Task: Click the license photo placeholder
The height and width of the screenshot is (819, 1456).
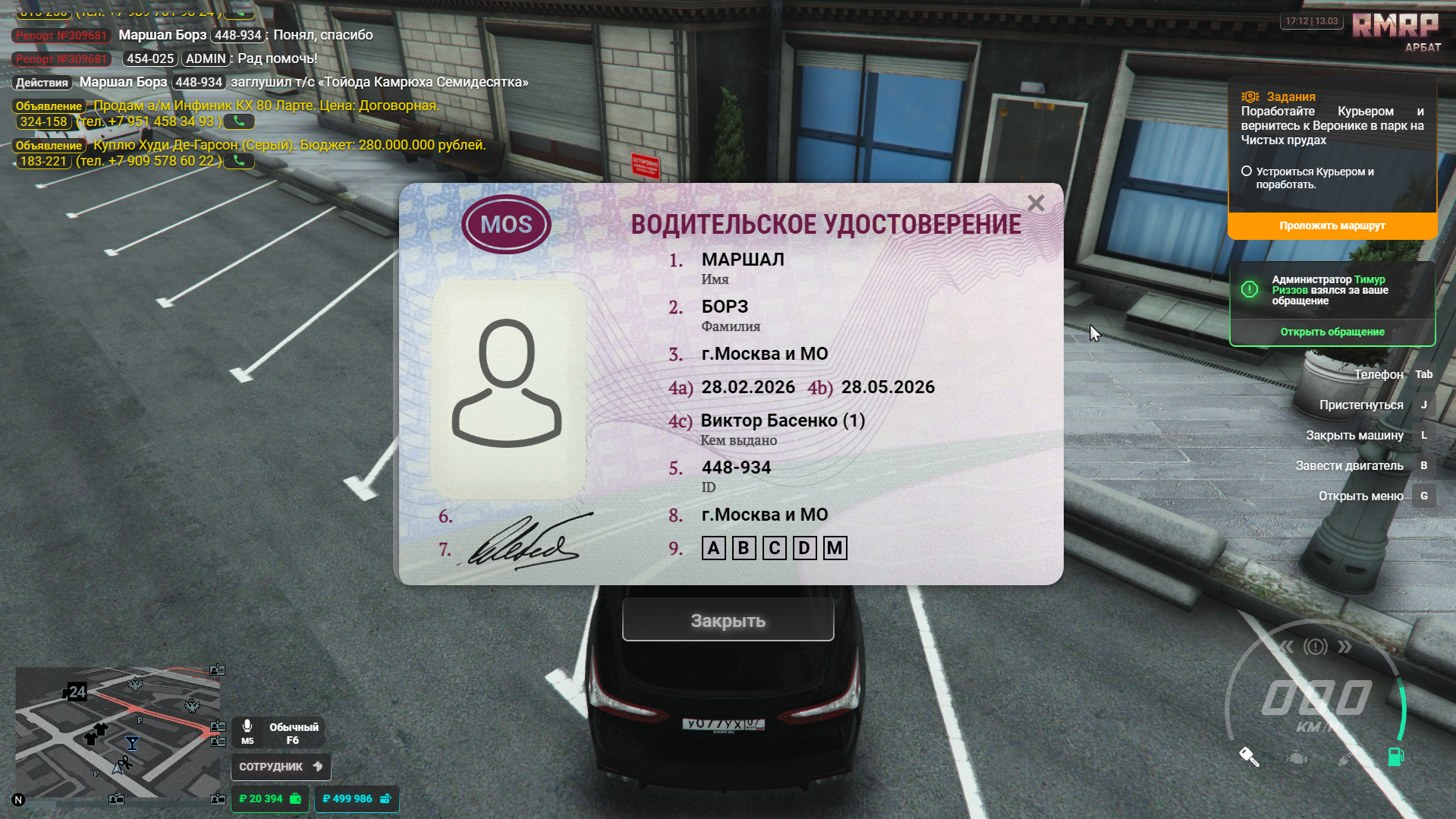Action: tap(507, 387)
